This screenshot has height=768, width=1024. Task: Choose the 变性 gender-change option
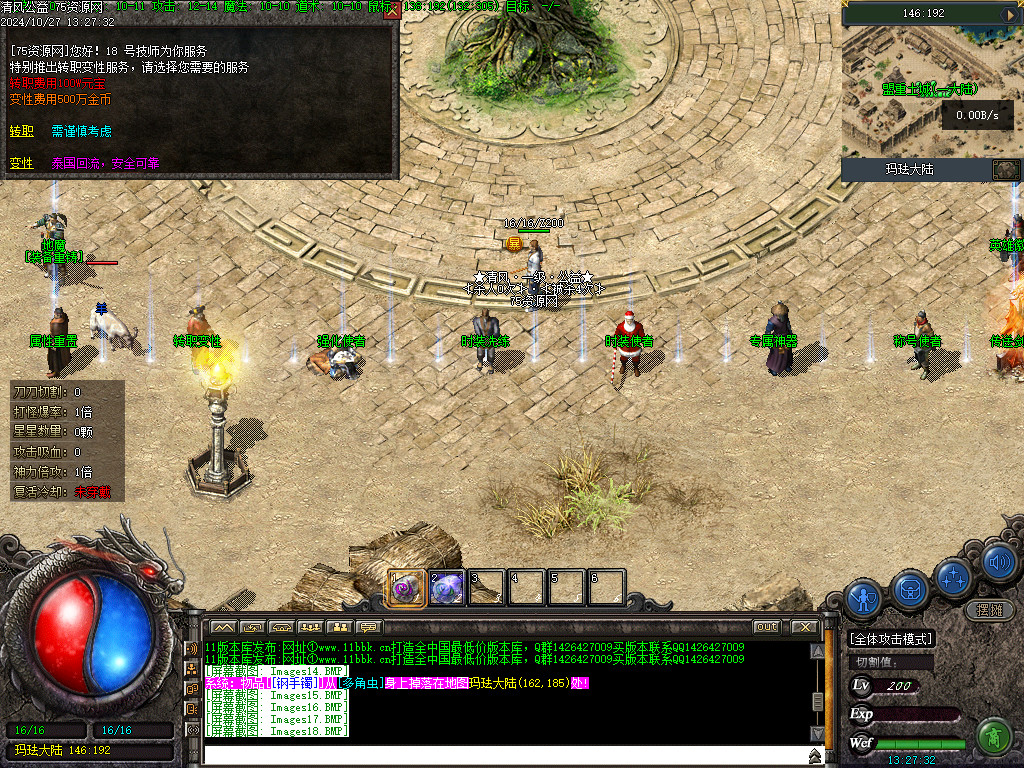pyautogui.click(x=22, y=163)
